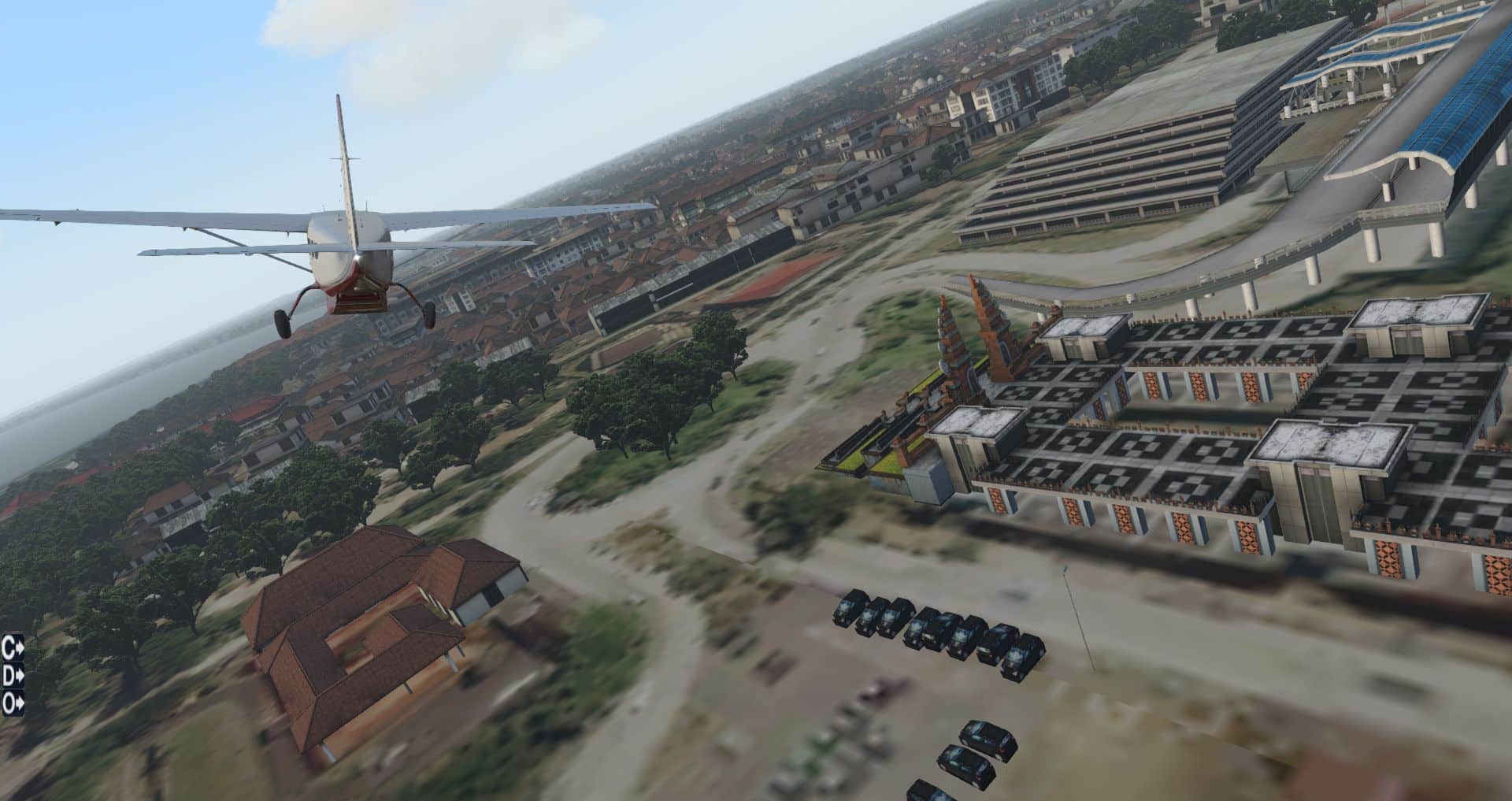Expand the O arrow side tab
The image size is (1512, 801).
point(13,703)
